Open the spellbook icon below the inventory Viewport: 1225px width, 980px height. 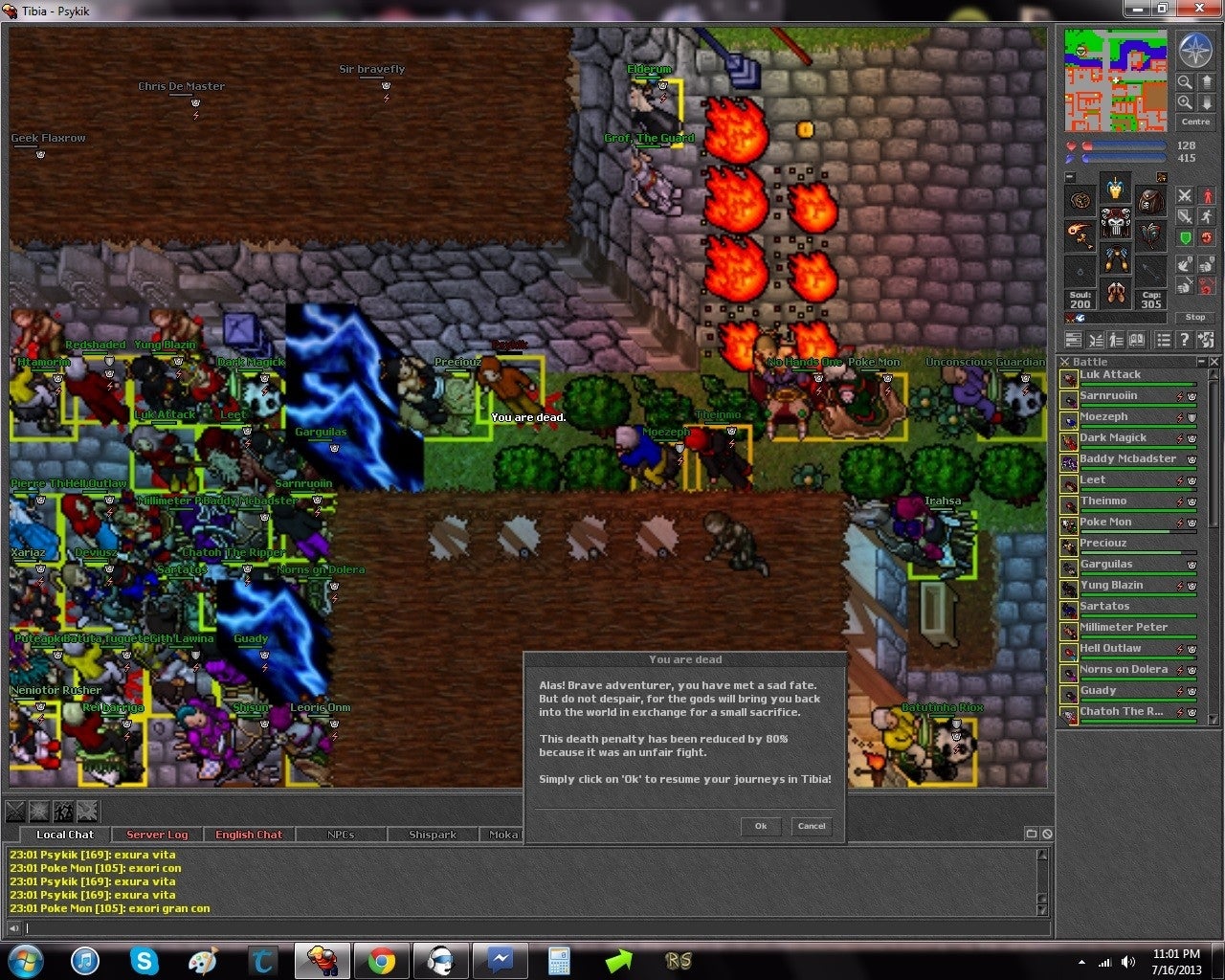pos(1138,341)
